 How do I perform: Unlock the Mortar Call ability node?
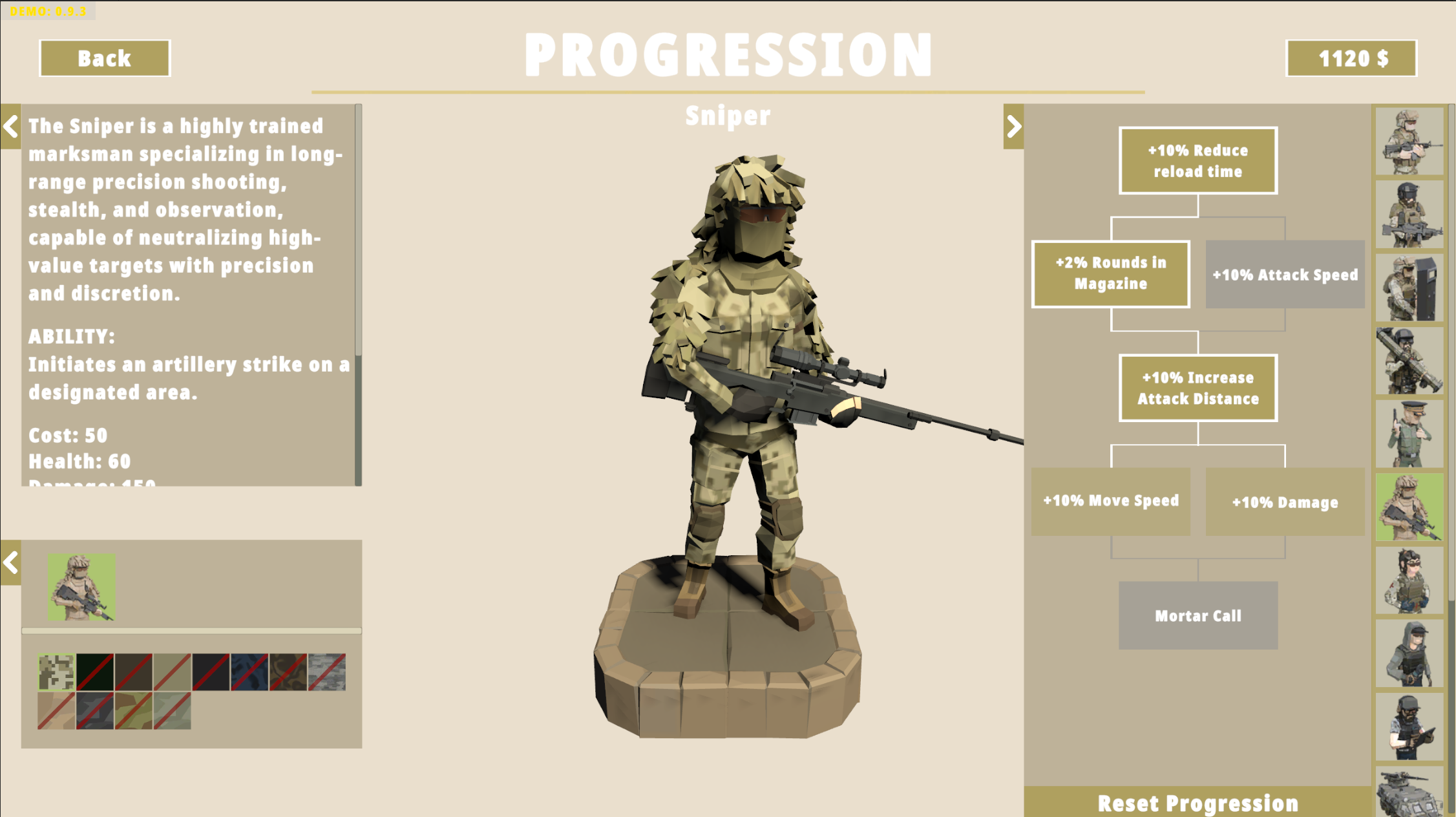(1198, 615)
